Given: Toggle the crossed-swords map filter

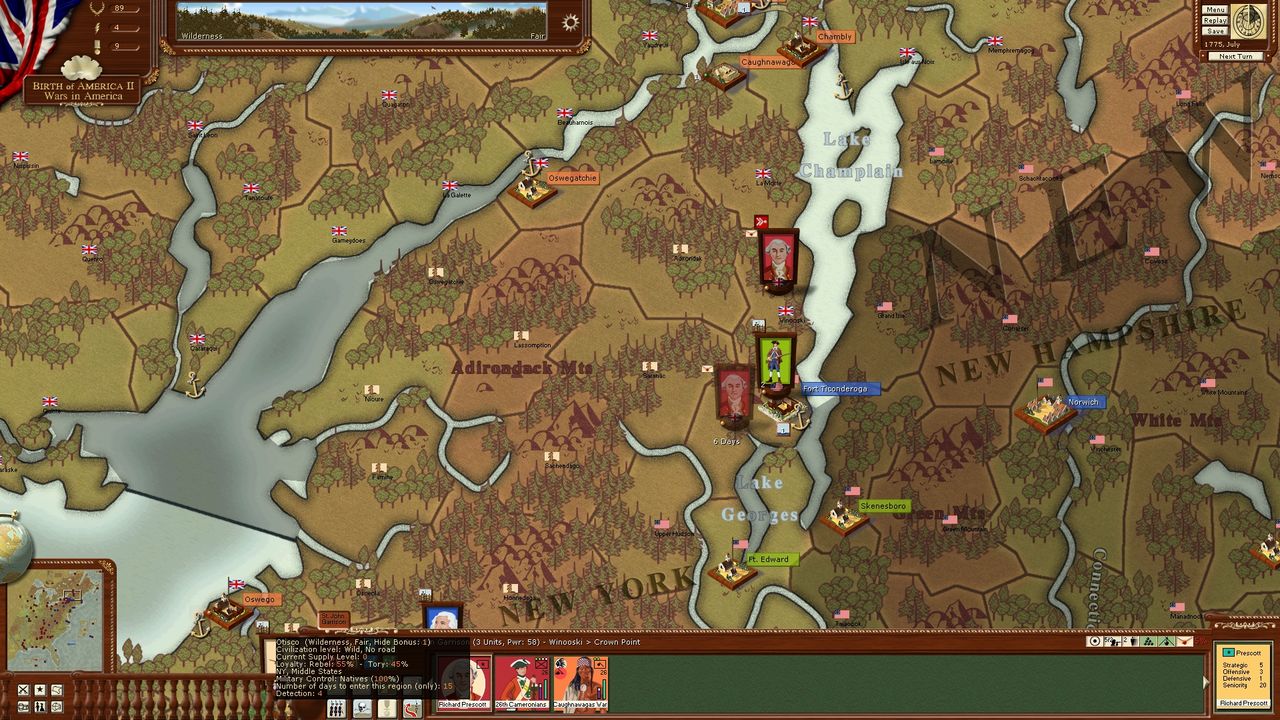Looking at the screenshot, I should (x=23, y=690).
